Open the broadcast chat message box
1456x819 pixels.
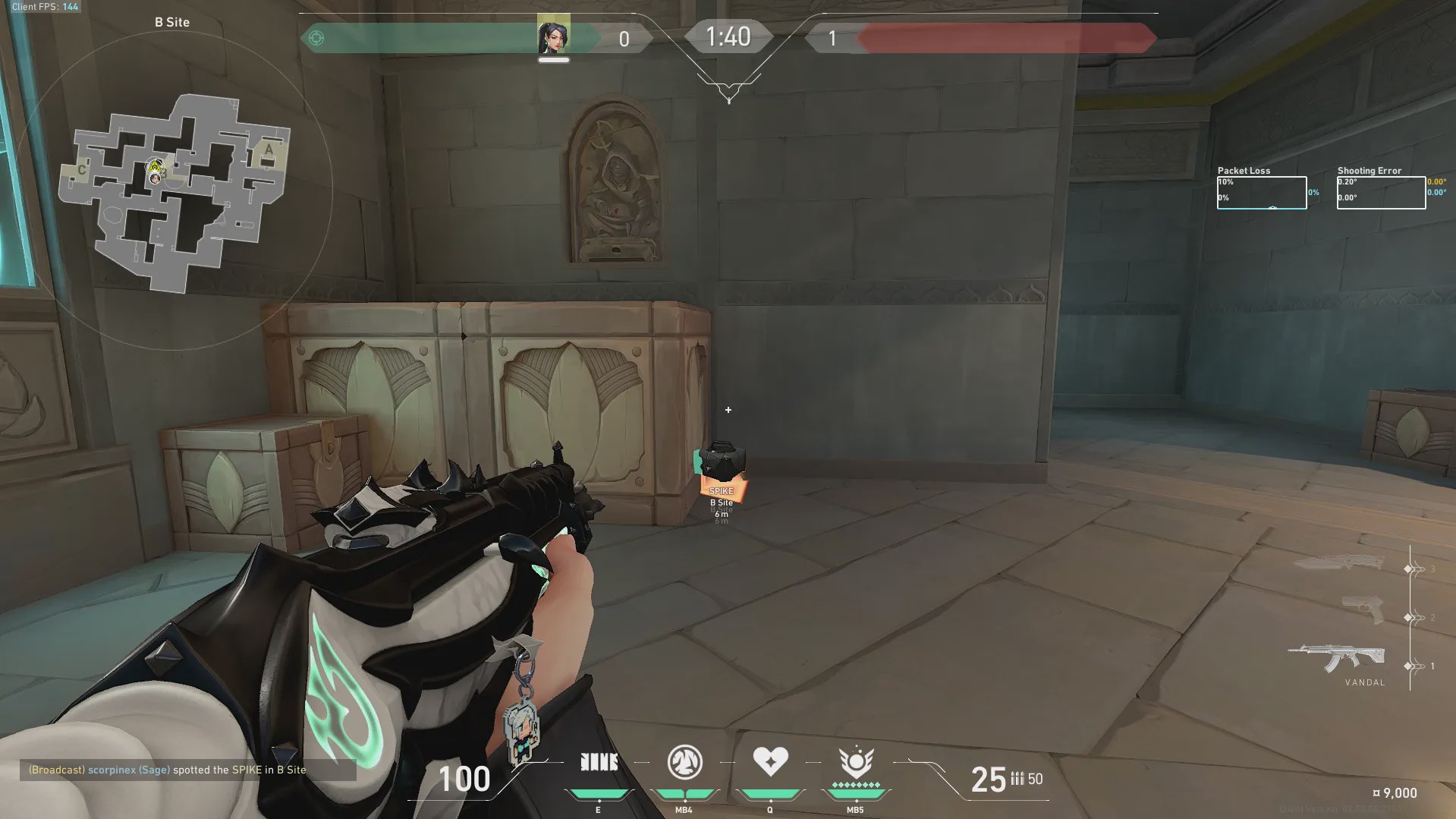pos(187,770)
